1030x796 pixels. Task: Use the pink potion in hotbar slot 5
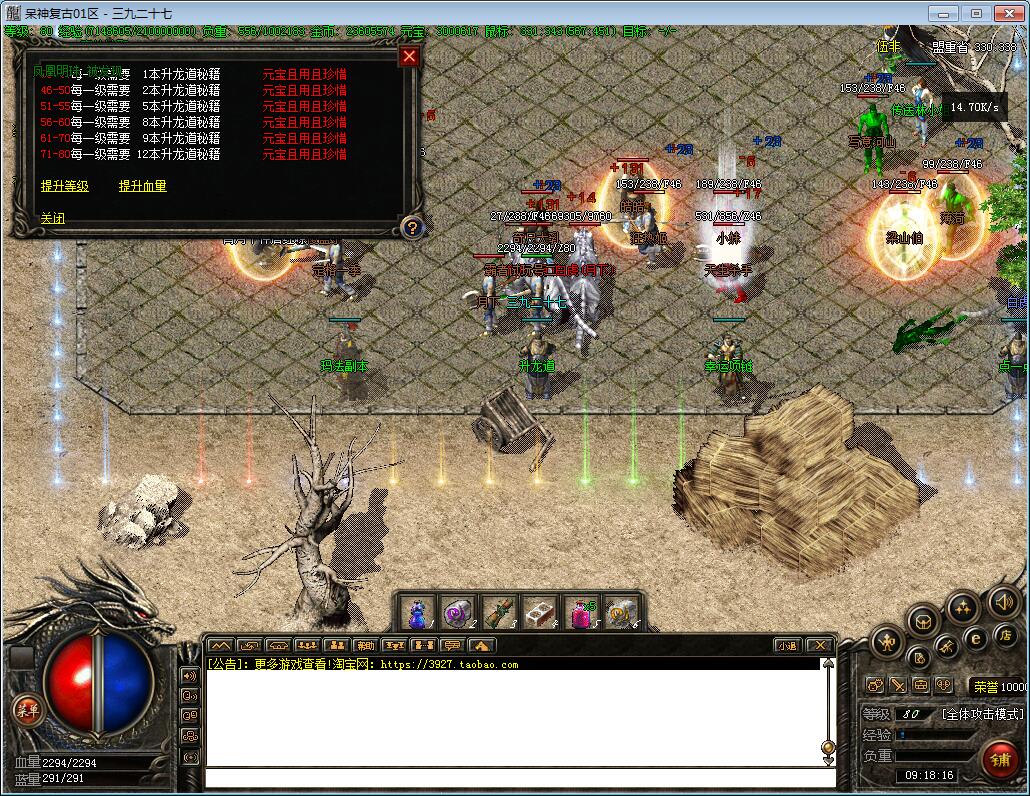581,612
